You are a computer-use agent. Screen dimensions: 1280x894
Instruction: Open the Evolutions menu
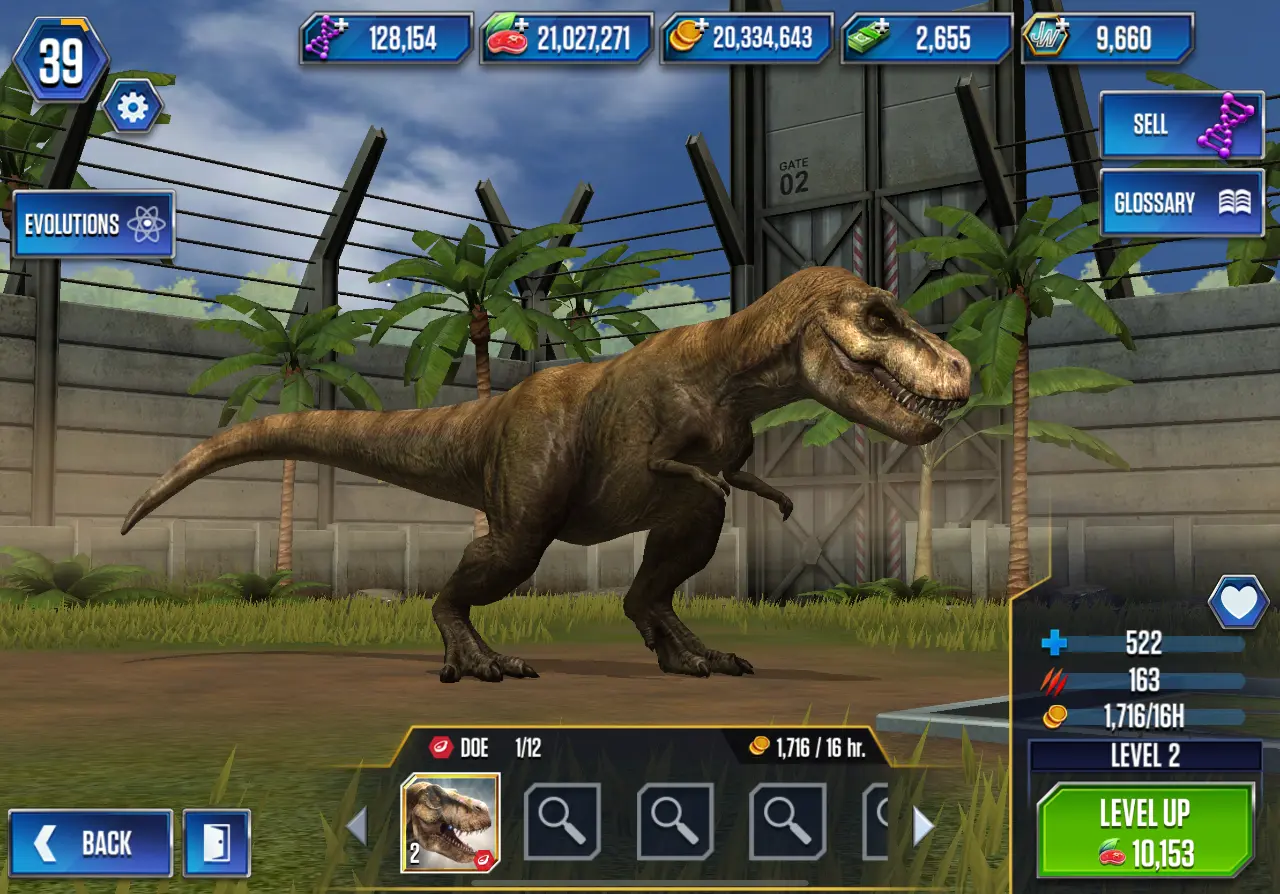[x=94, y=224]
